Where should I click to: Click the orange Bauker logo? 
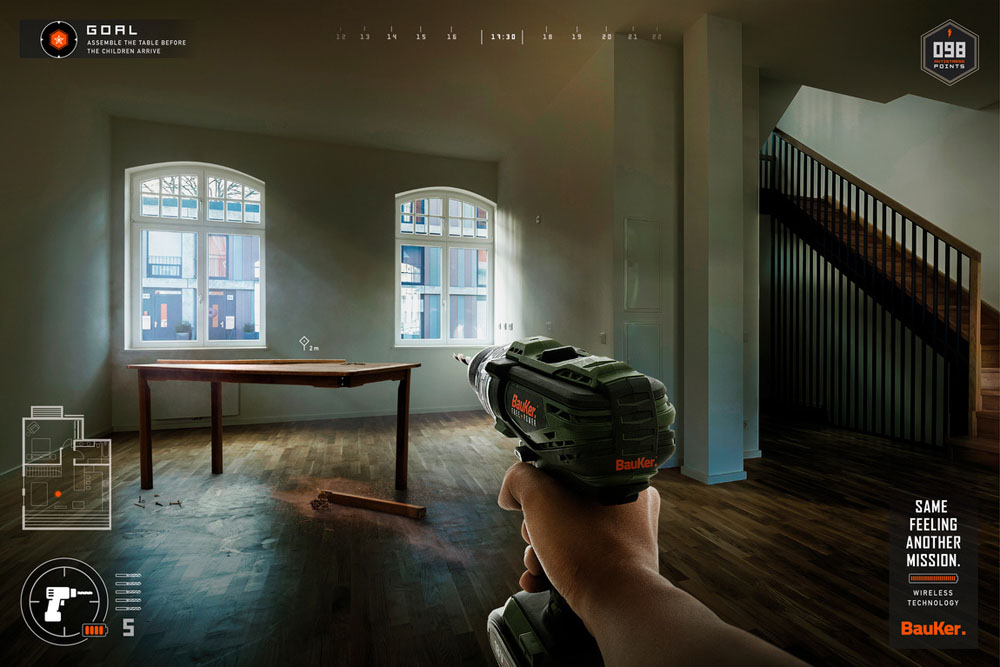[933, 628]
